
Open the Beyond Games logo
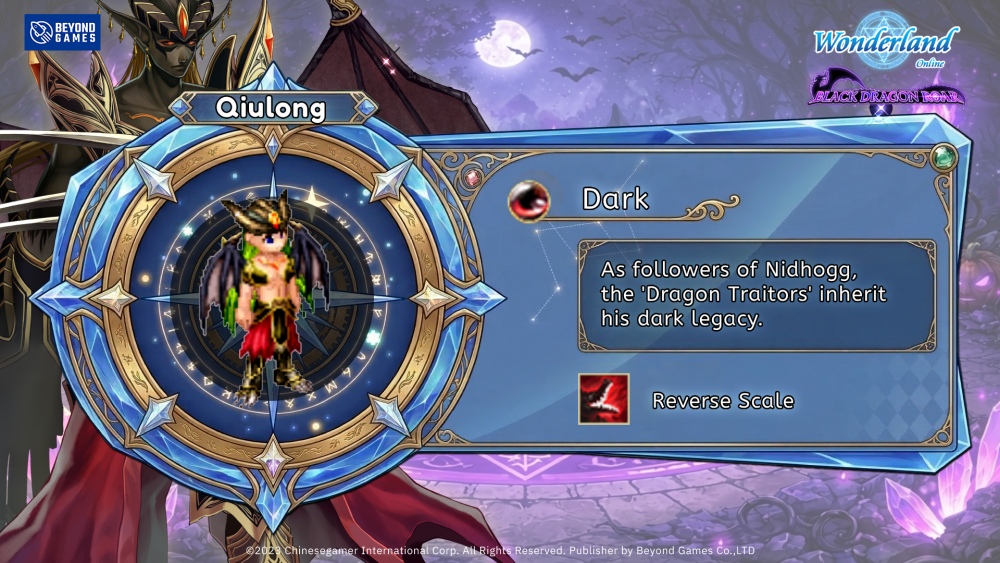[x=62, y=32]
